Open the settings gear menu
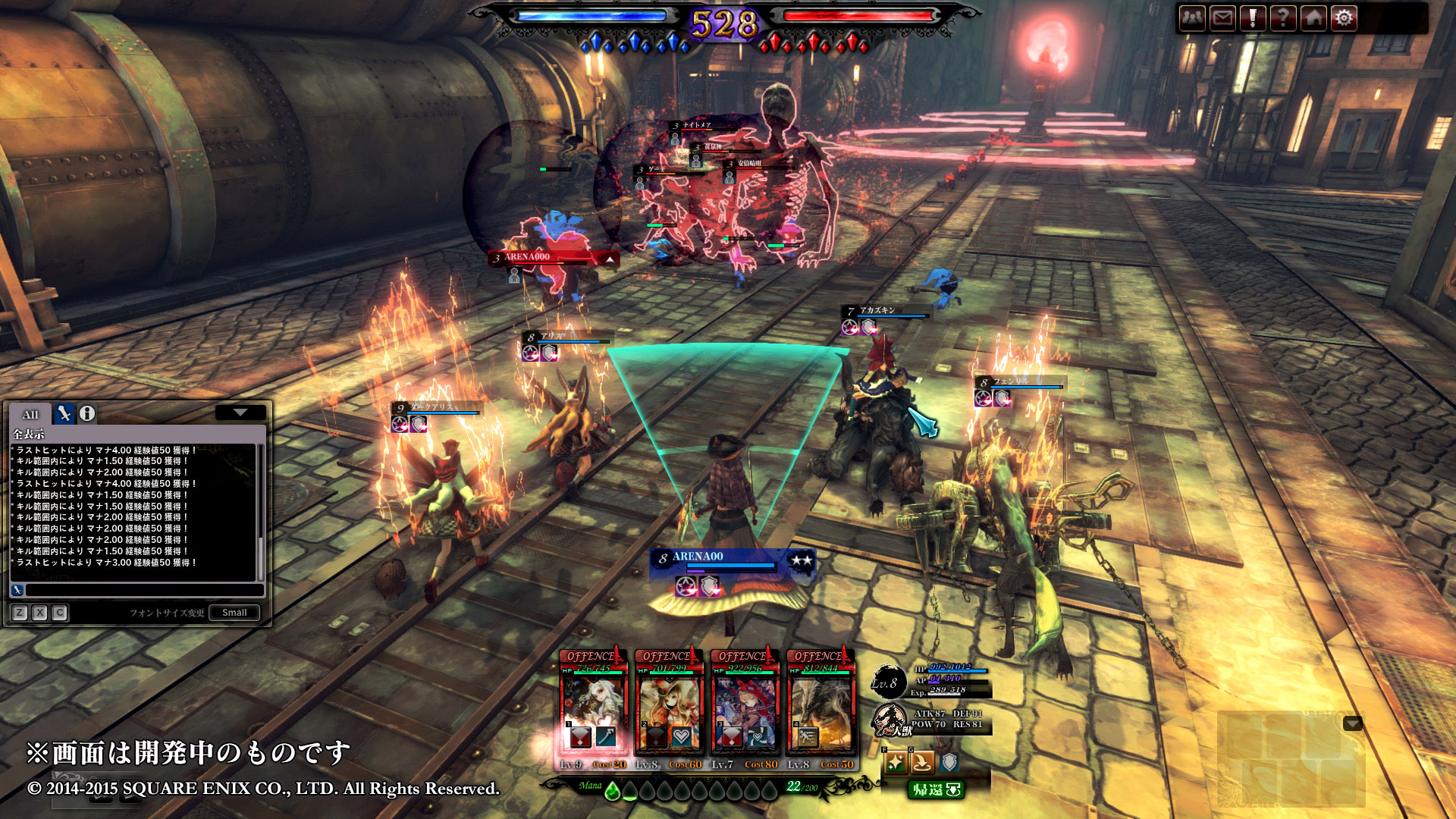 (1344, 18)
